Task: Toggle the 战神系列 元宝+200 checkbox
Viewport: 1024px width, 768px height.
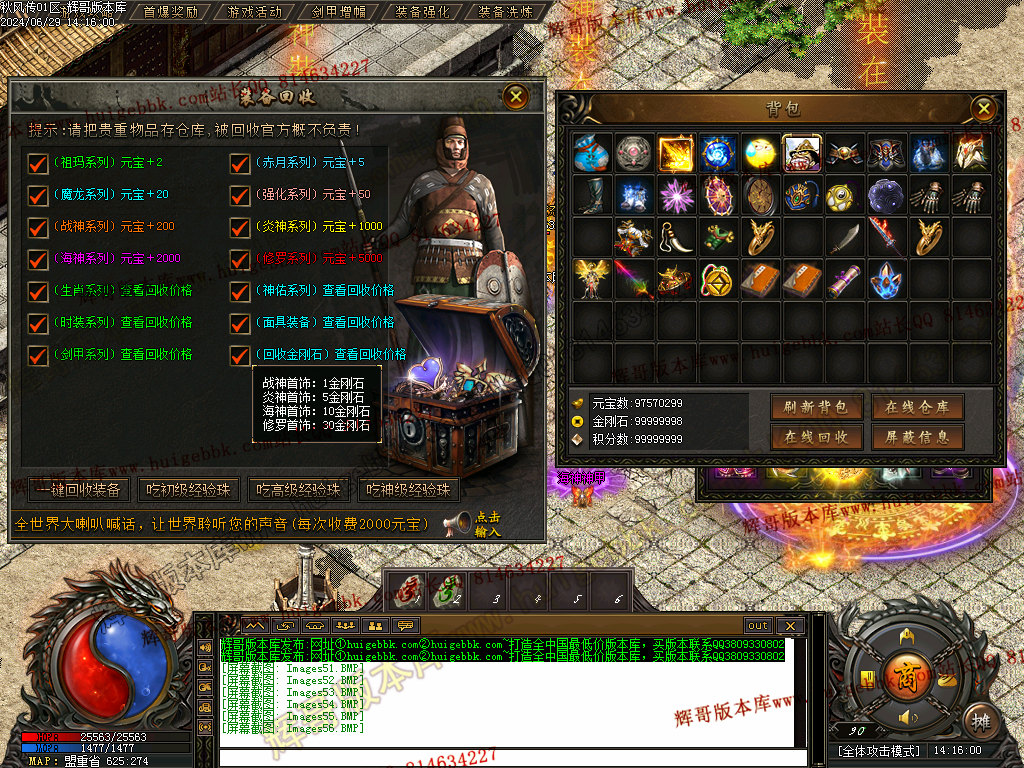Action: click(38, 227)
